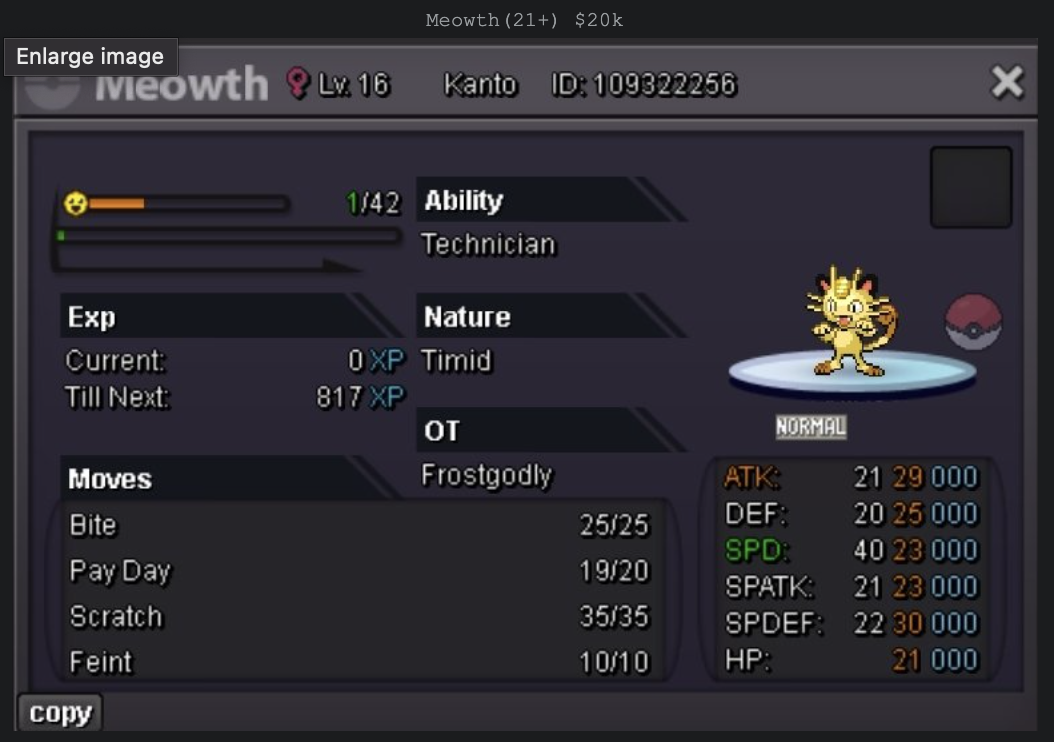Click the Poké Ball icon beside Meowth
Screen dimensions: 1054x742
click(973, 322)
